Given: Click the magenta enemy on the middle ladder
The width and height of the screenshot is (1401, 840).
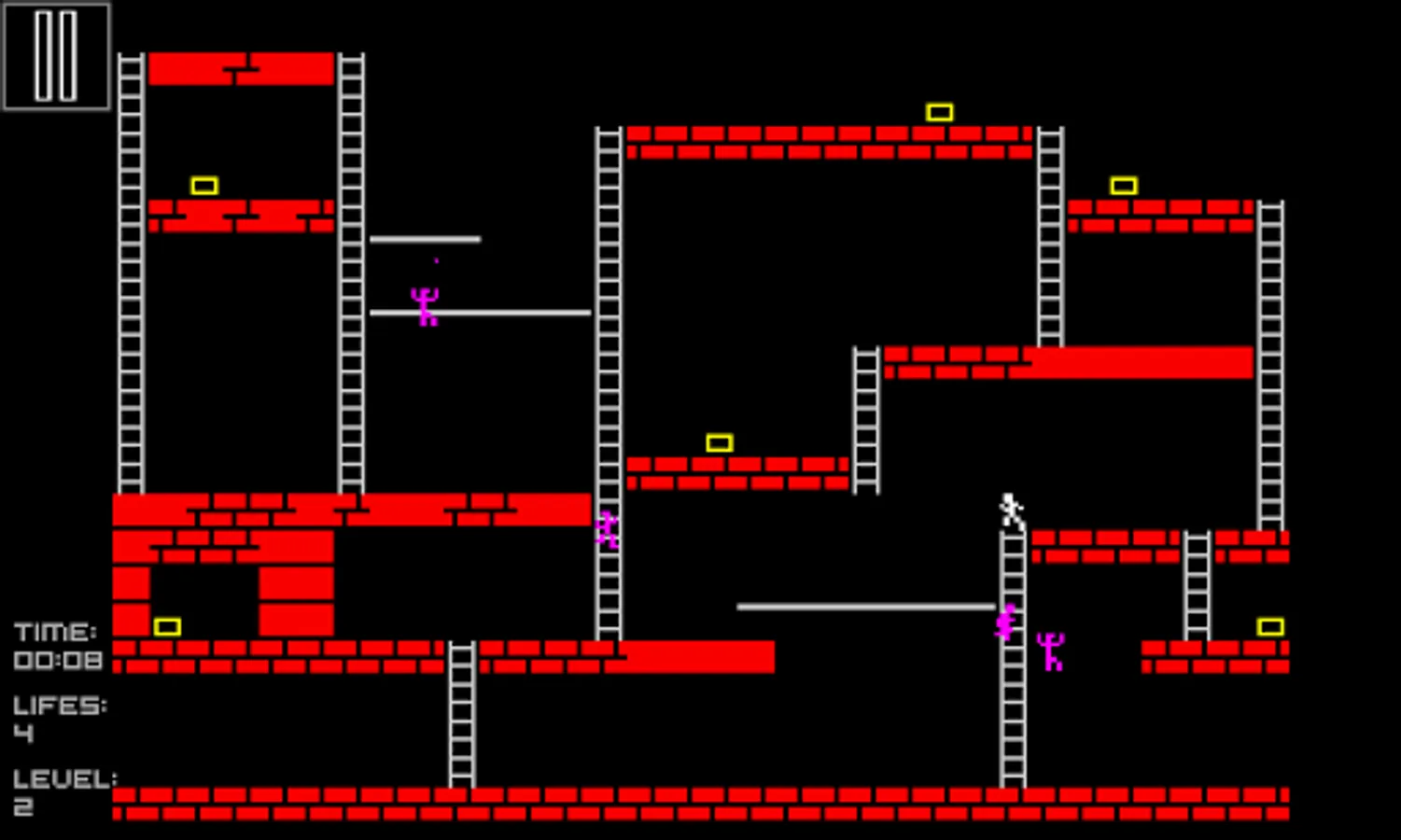Looking at the screenshot, I should point(609,529).
